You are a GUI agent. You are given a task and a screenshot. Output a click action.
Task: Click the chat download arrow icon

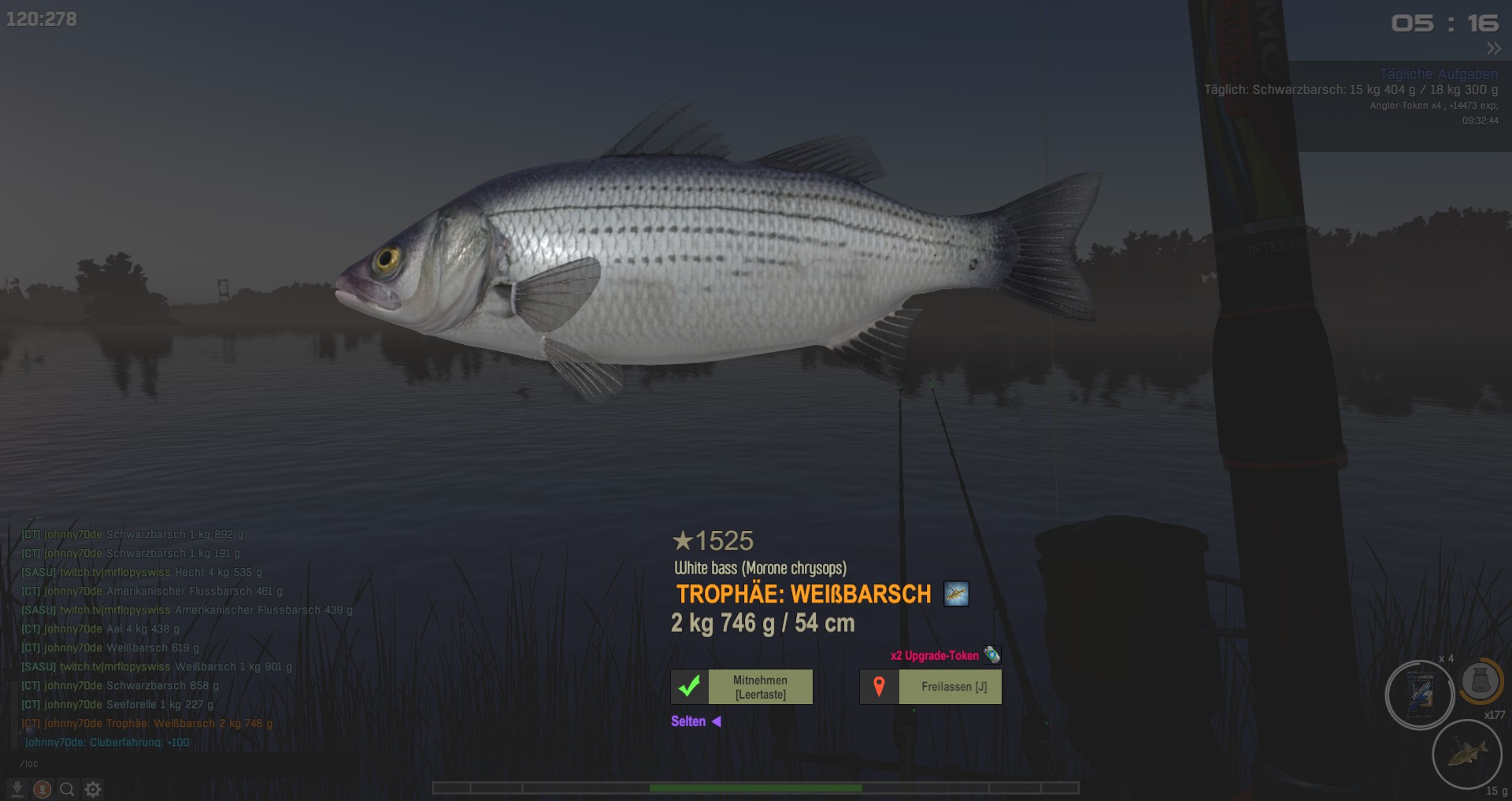point(17,789)
